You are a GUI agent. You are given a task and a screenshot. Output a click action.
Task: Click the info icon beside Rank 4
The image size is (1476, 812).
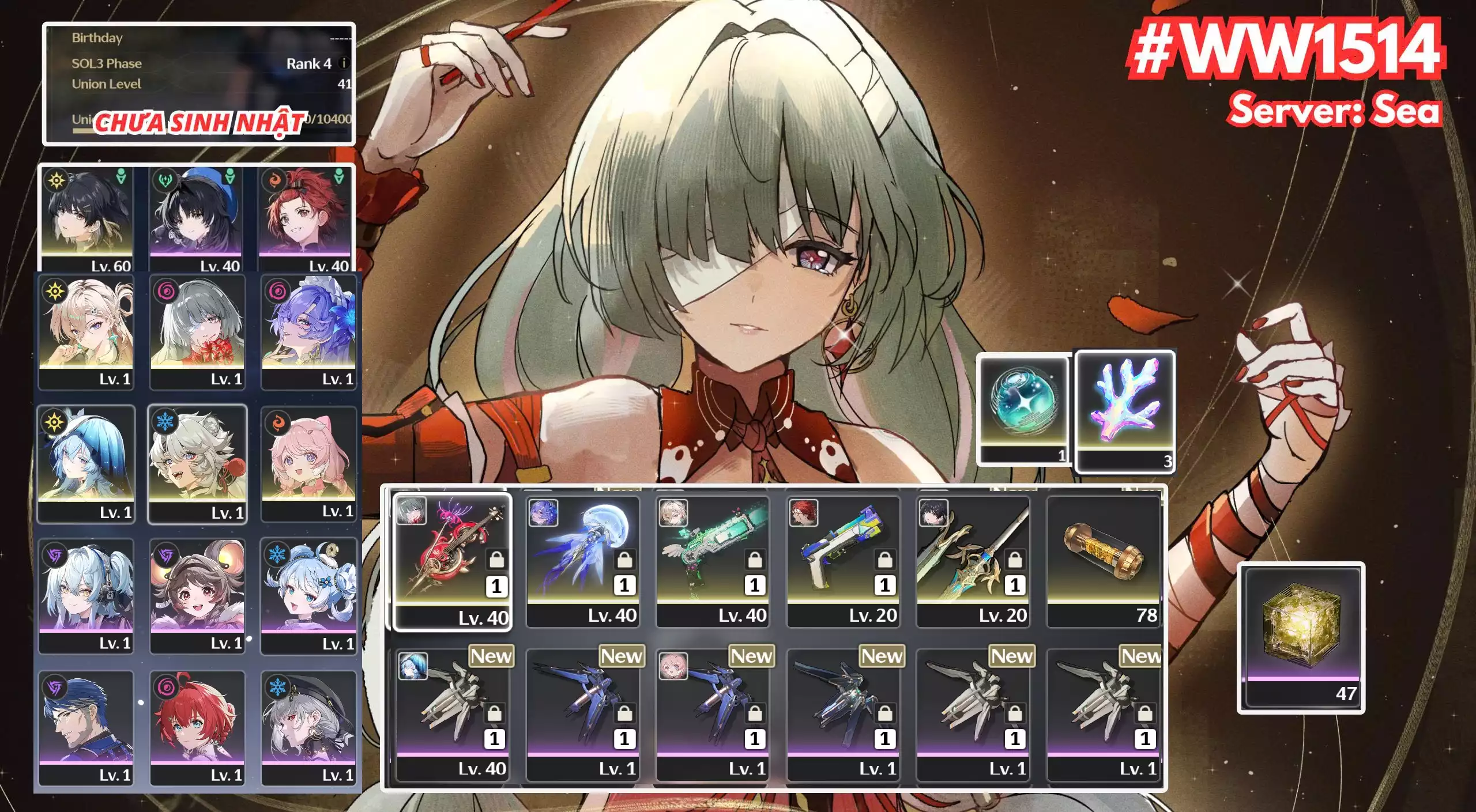(344, 63)
